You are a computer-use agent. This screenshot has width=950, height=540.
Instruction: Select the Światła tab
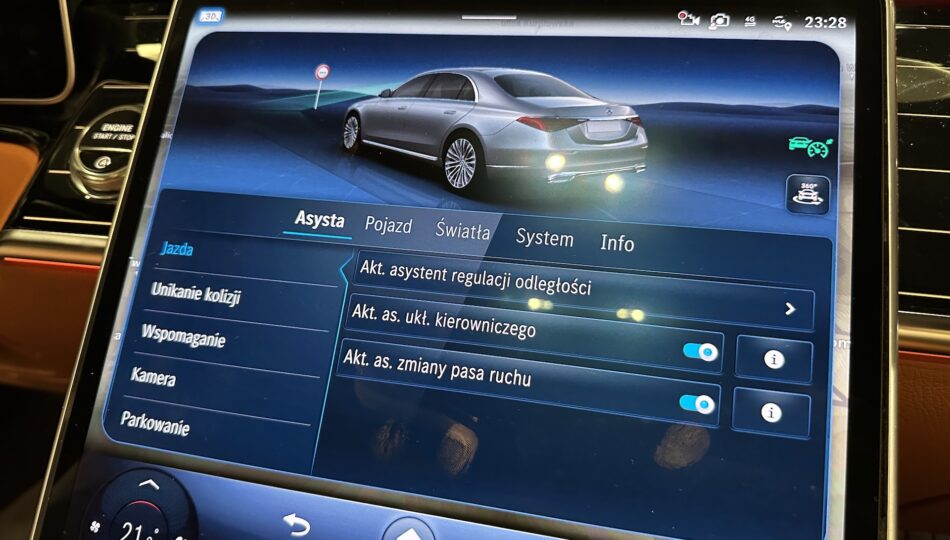(x=463, y=231)
